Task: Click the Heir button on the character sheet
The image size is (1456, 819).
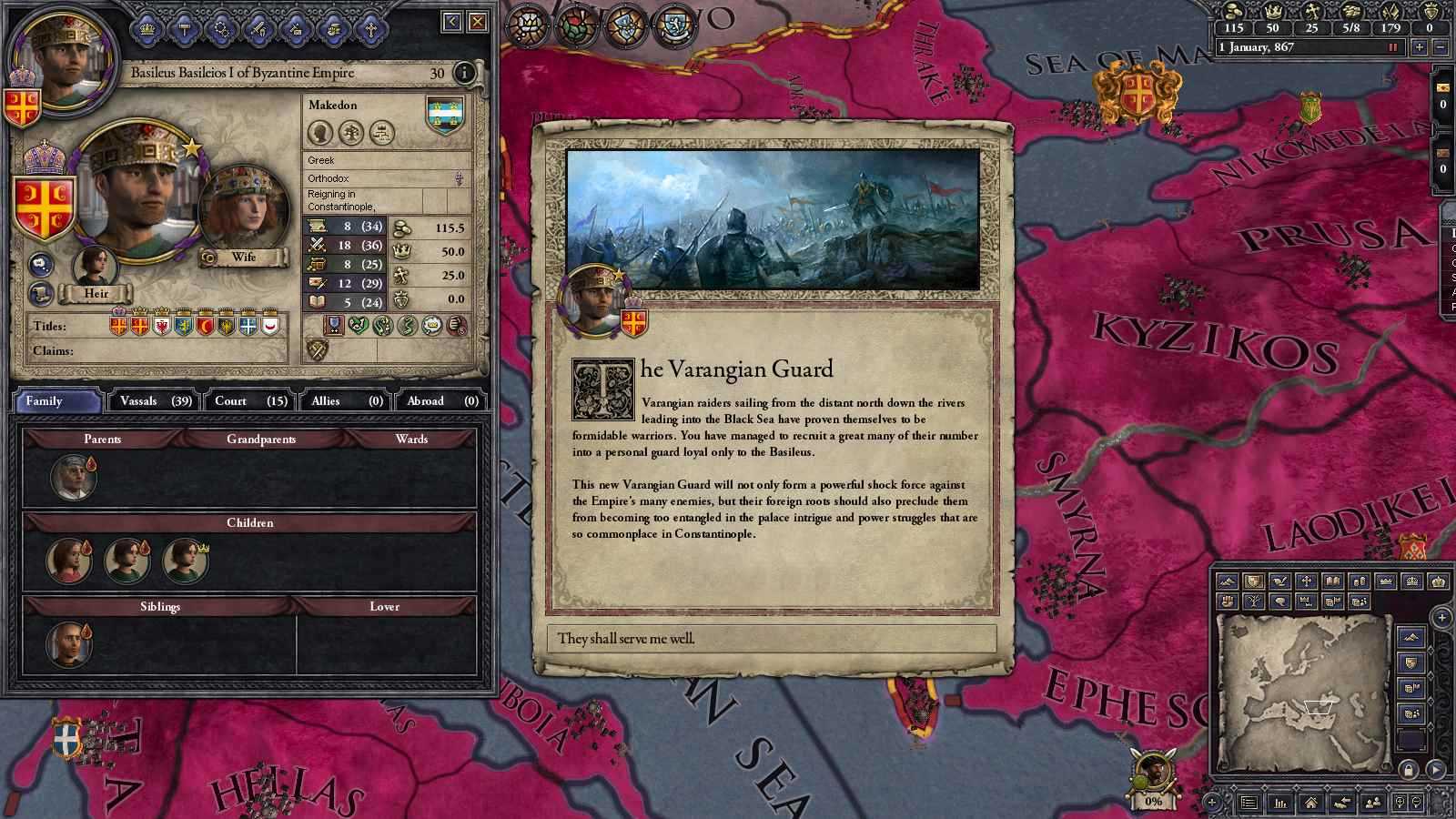Action: (96, 293)
